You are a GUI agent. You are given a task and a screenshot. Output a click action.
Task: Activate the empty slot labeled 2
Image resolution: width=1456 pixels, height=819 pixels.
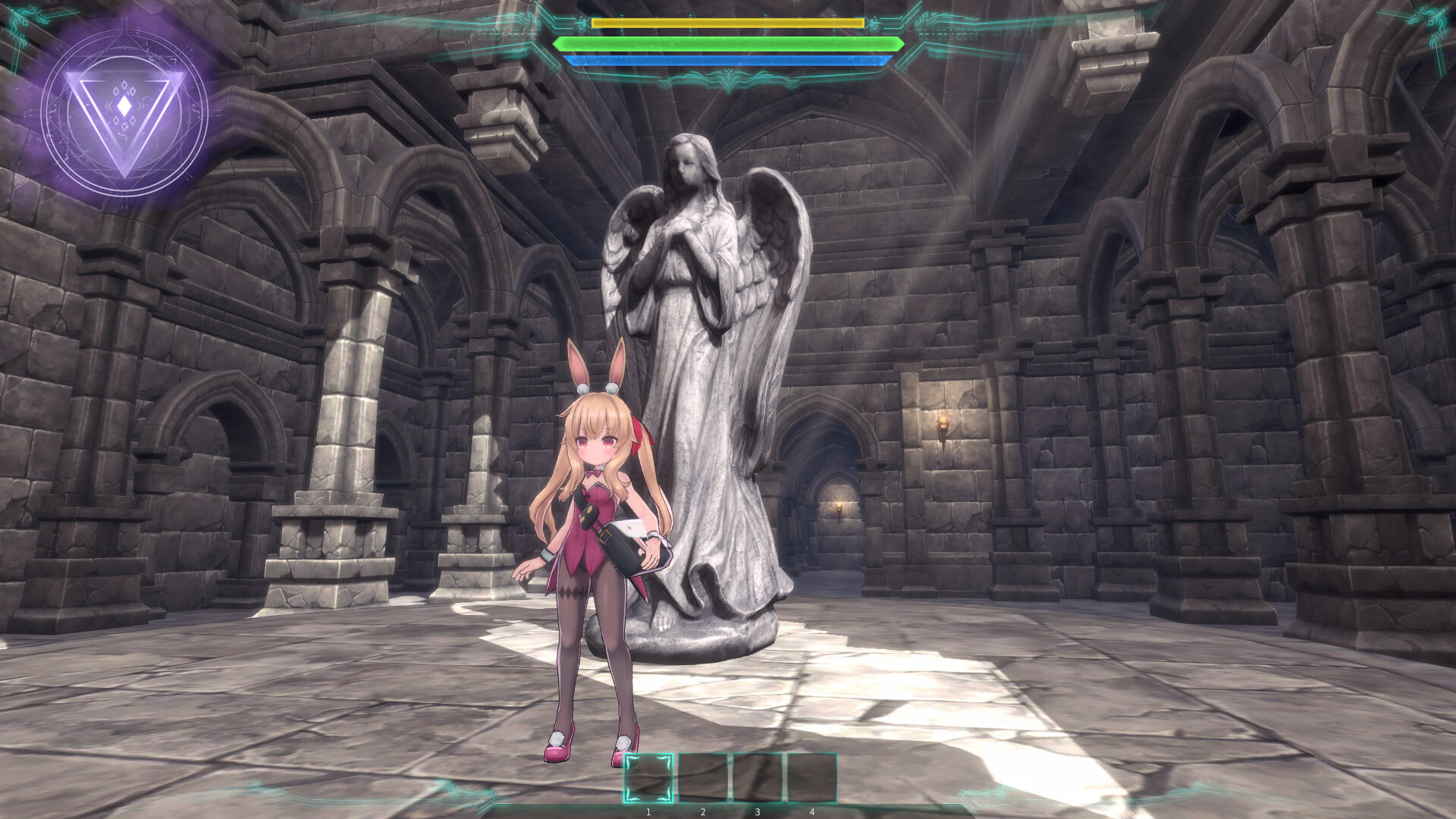[x=704, y=777]
